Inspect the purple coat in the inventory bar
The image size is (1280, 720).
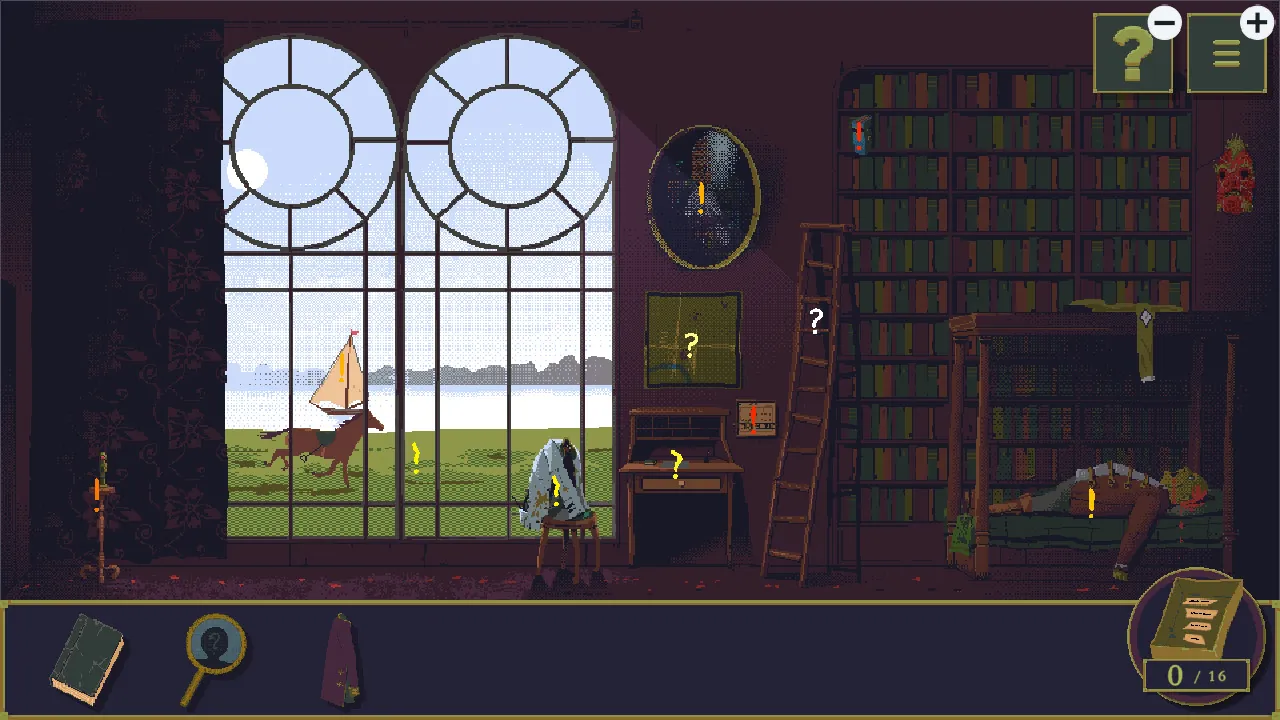340,660
